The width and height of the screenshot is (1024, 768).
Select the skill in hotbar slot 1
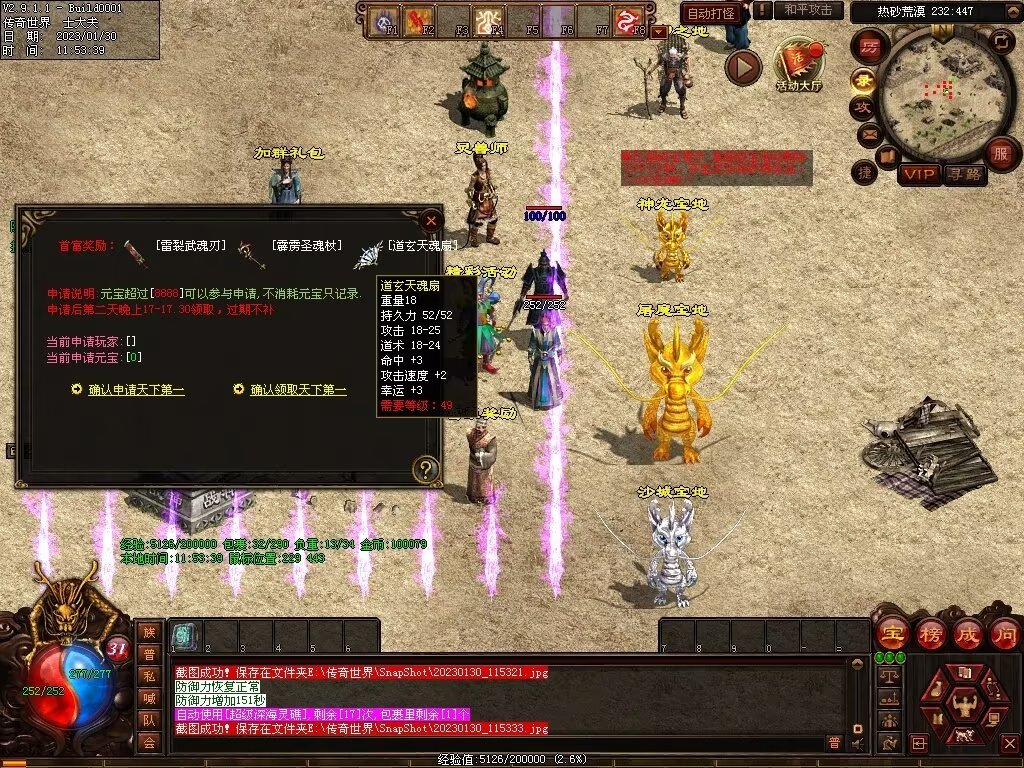point(183,637)
